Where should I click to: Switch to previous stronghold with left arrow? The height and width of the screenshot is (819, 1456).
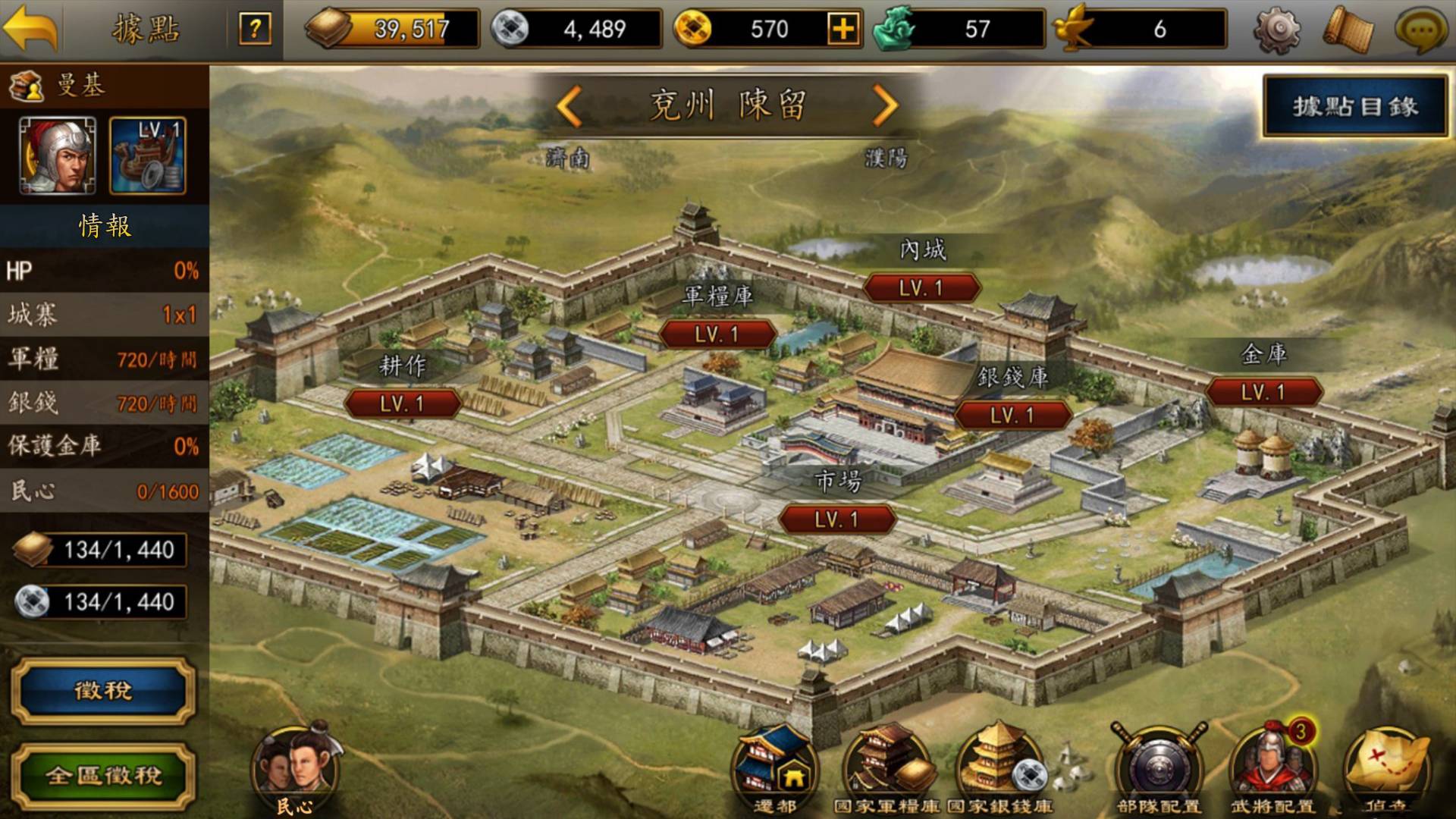[x=569, y=106]
